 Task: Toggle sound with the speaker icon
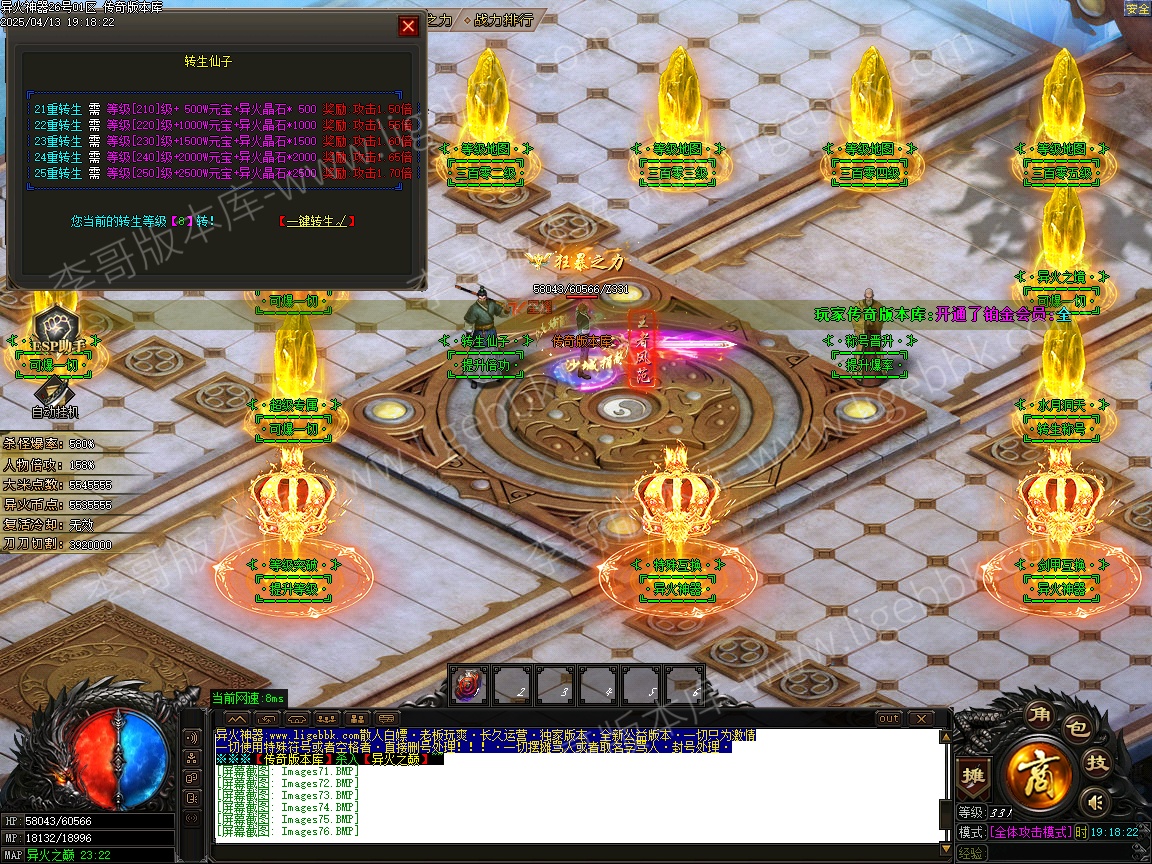(x=1096, y=801)
